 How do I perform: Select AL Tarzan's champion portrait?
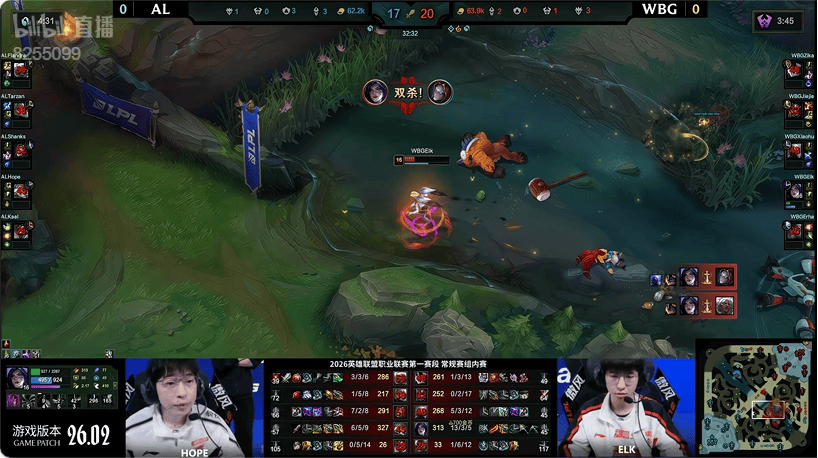point(21,111)
